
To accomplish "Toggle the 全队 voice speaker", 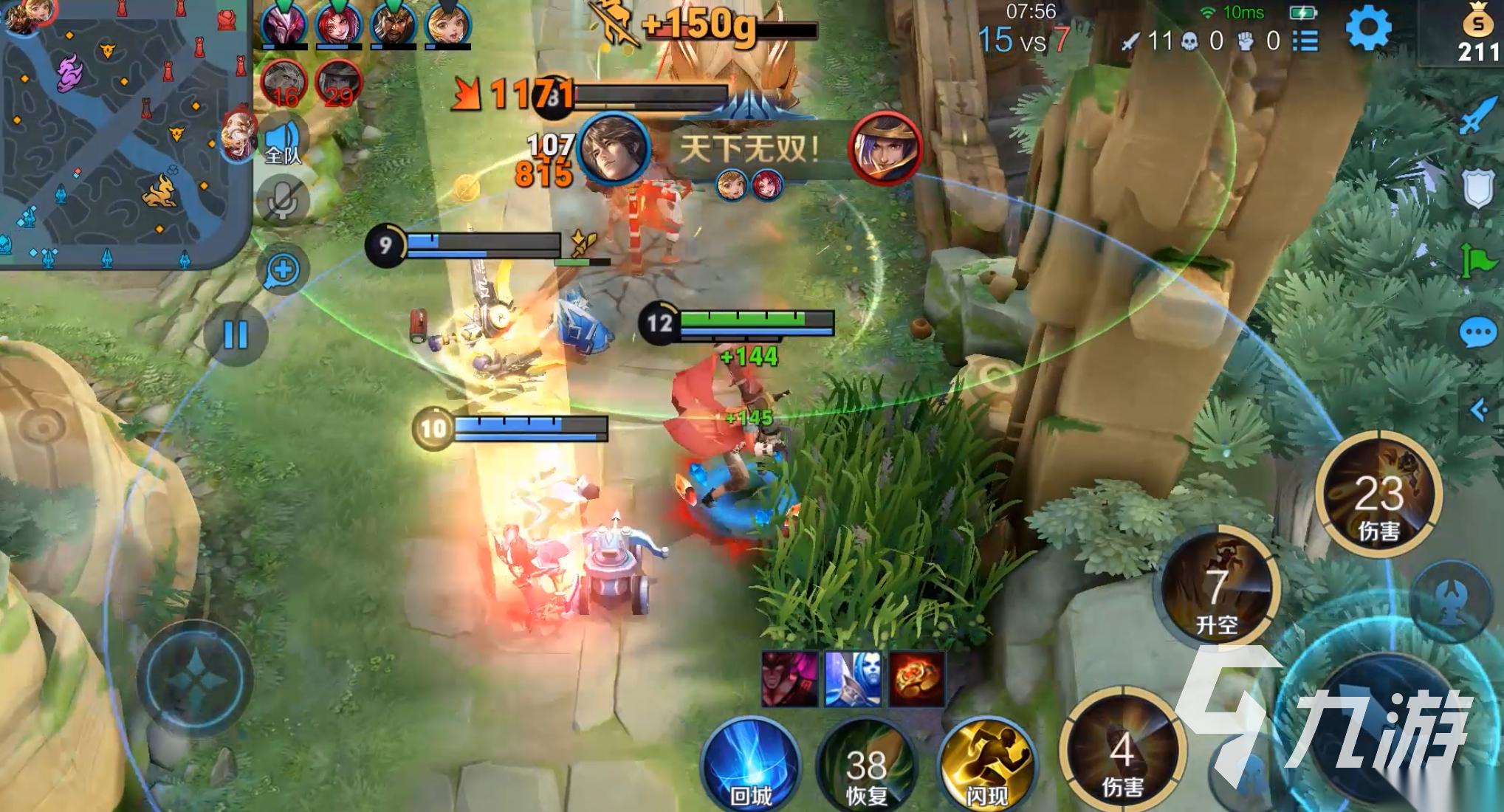I will point(283,141).
